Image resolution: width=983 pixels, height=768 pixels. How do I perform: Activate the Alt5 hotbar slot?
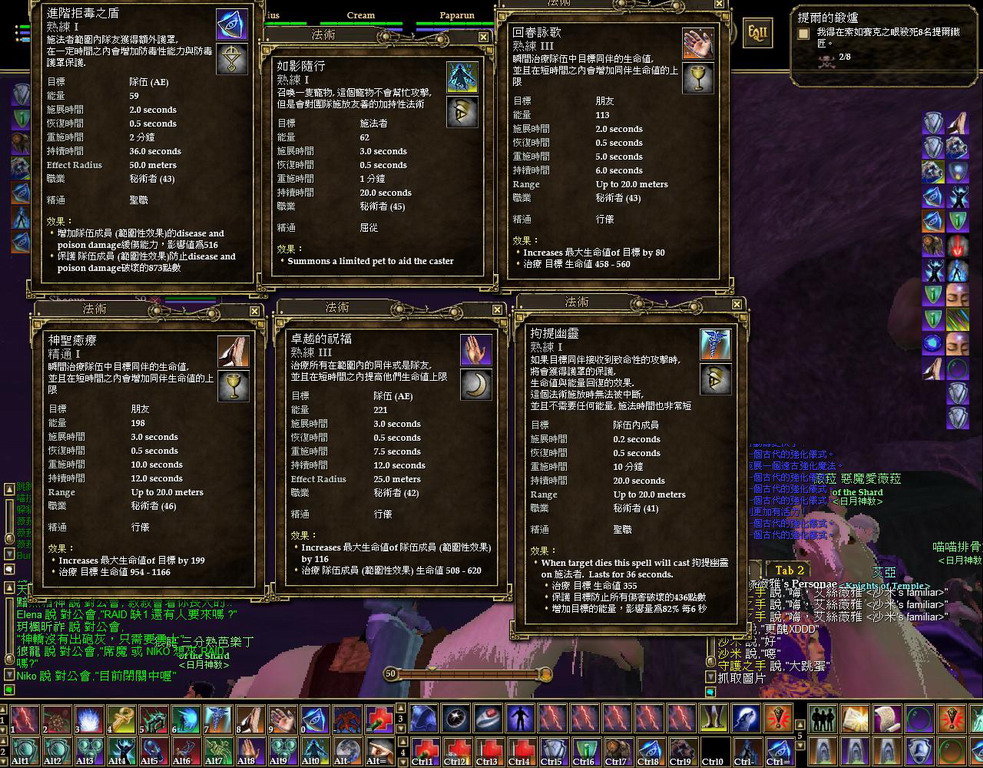pyautogui.click(x=152, y=752)
